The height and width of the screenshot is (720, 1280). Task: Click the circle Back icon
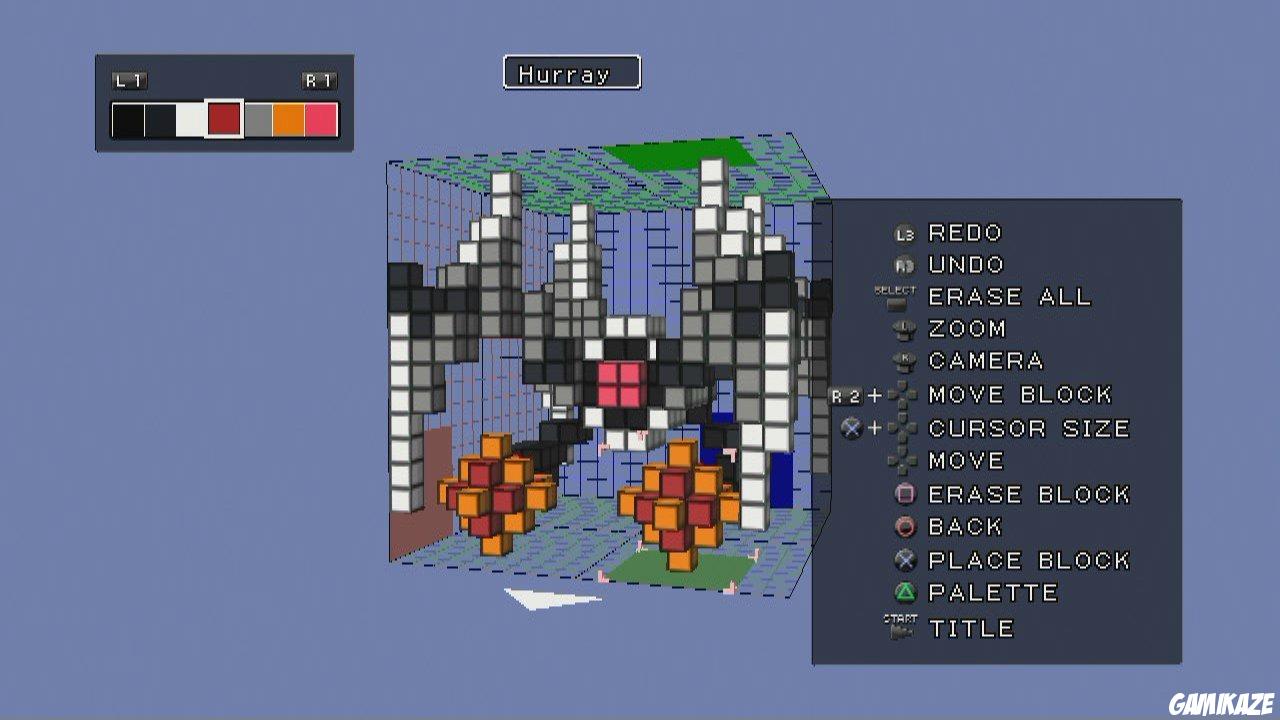pos(903,523)
